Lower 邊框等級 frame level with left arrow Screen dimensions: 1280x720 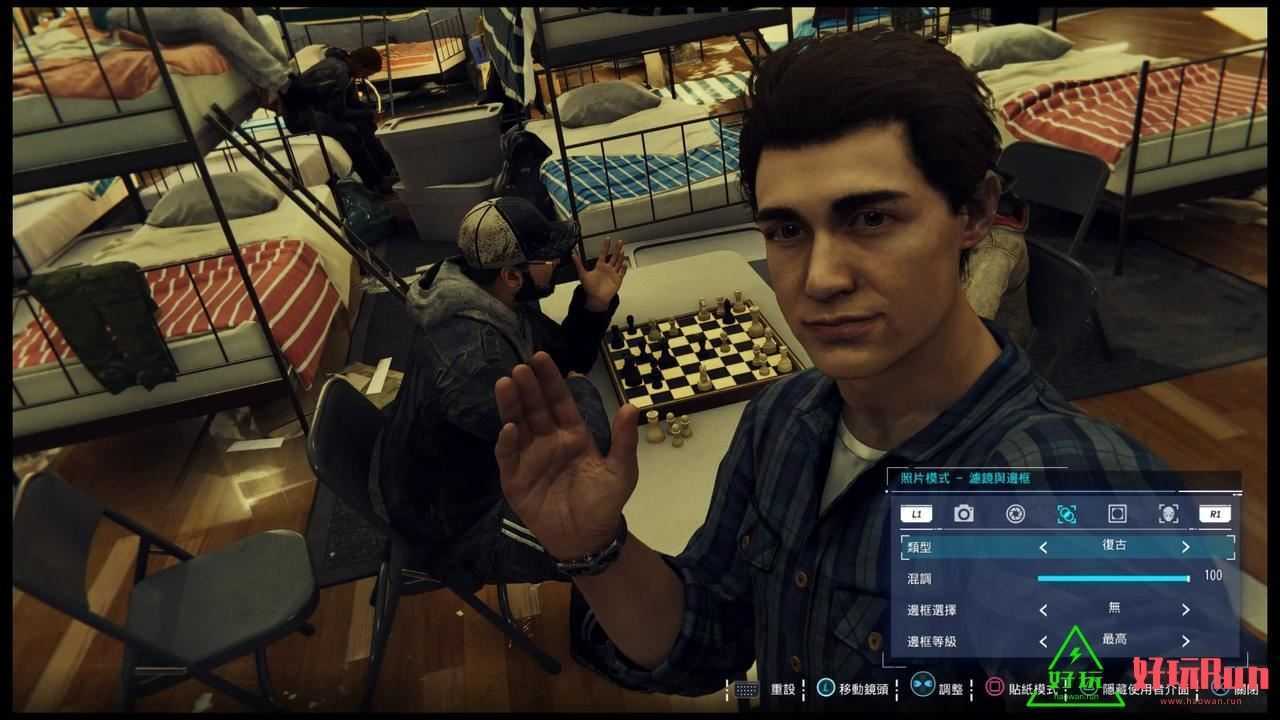click(1043, 641)
